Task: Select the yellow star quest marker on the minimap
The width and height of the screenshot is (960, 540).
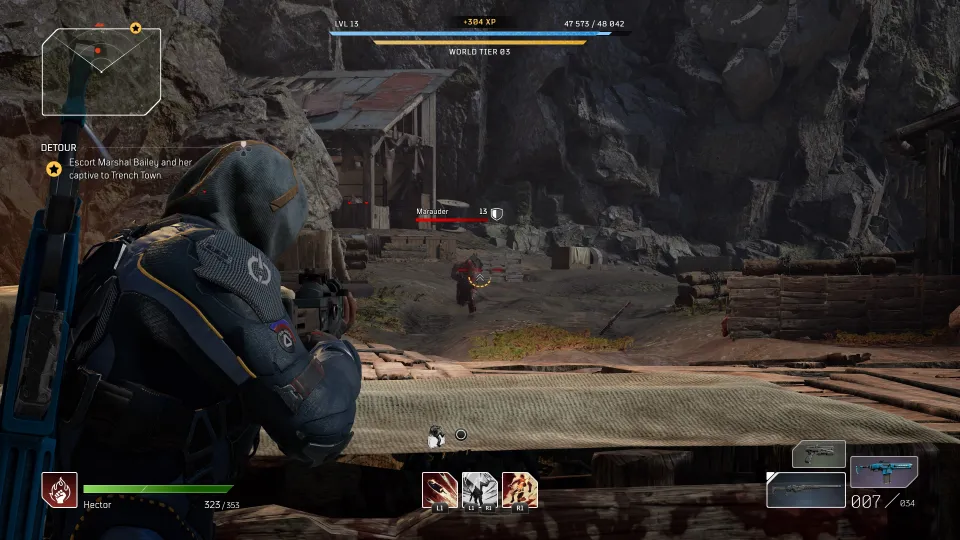Action: pos(136,28)
